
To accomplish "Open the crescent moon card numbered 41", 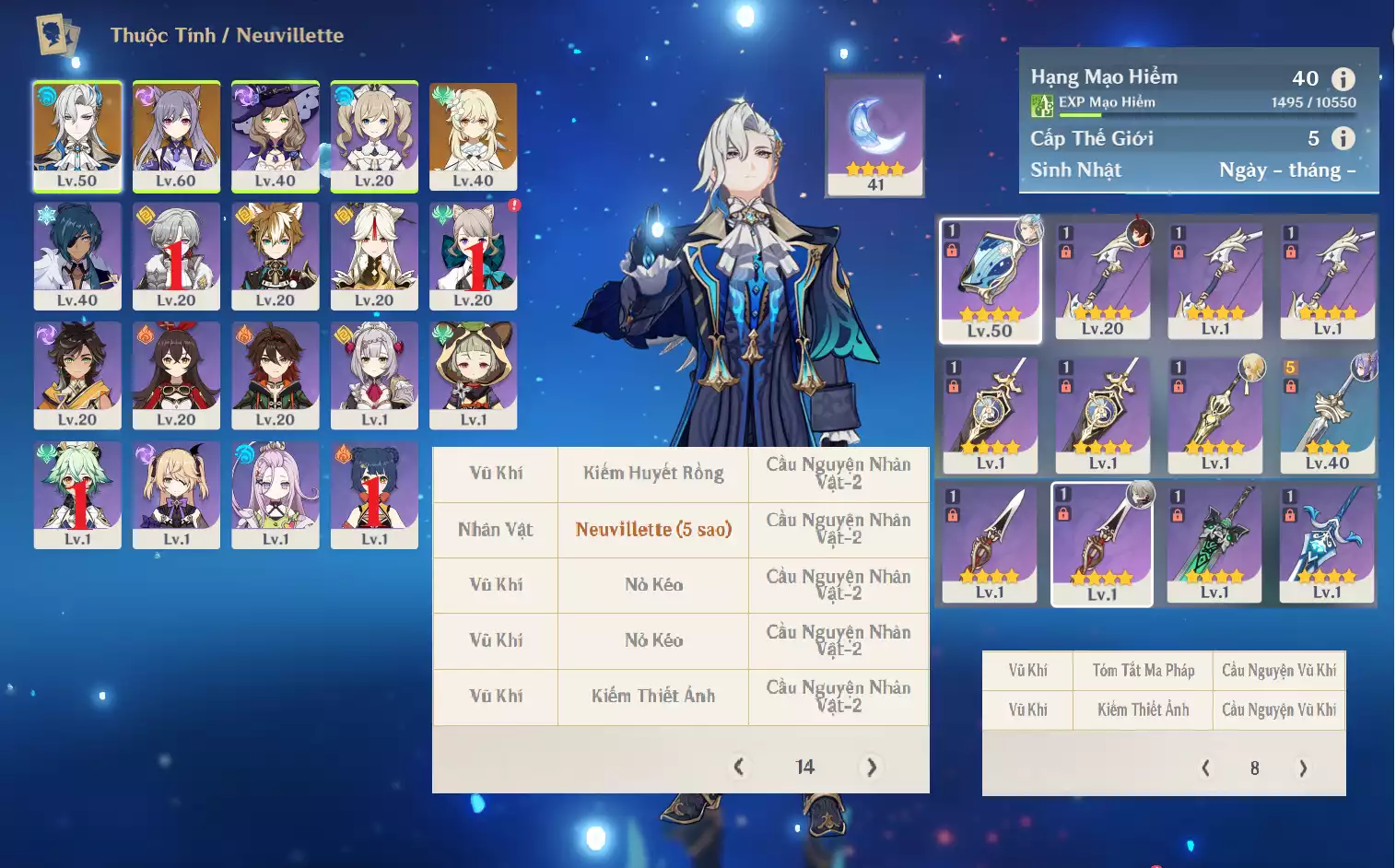I will click(874, 135).
